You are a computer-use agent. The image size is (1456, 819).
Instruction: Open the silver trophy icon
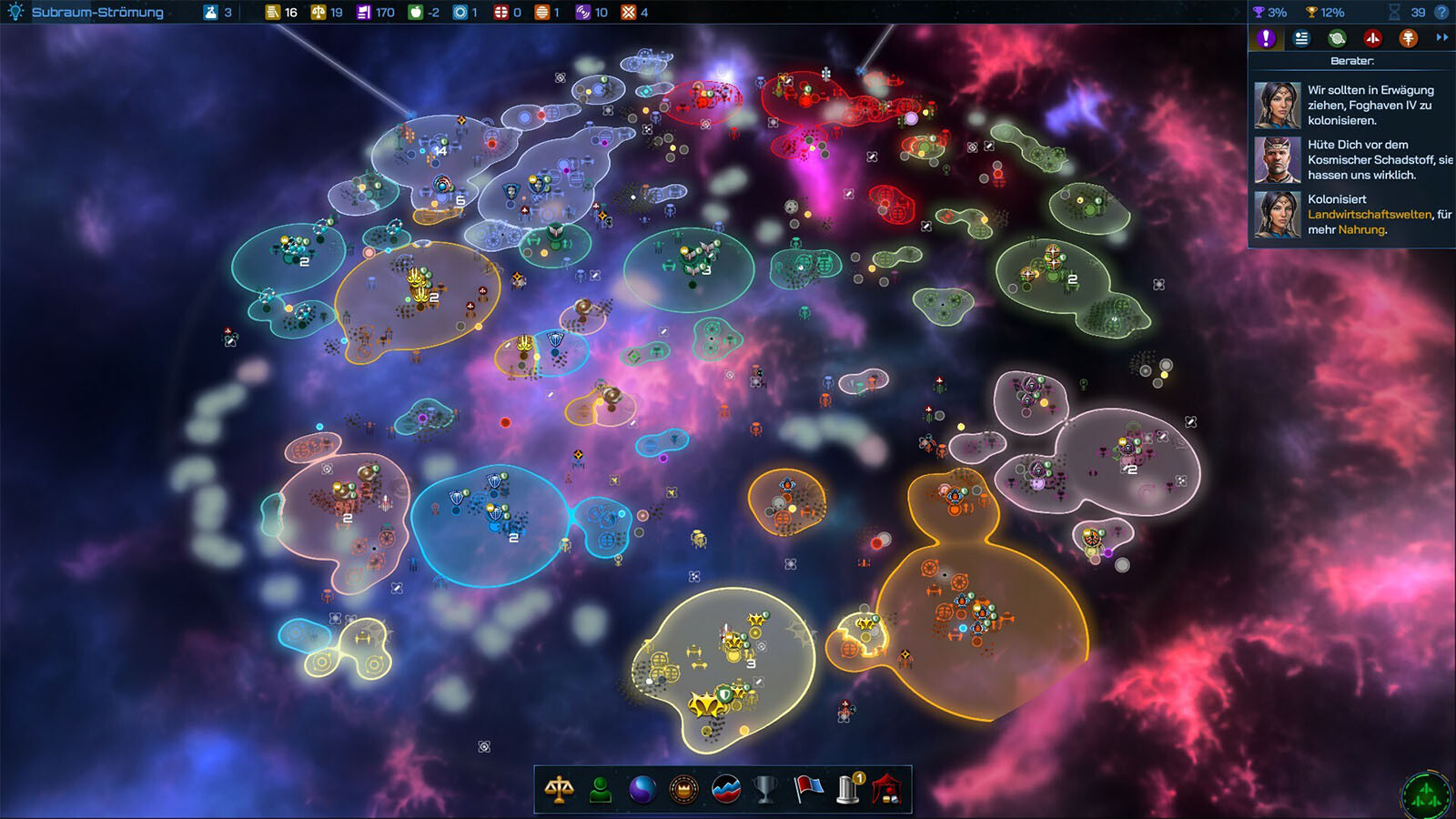pyautogui.click(x=766, y=789)
